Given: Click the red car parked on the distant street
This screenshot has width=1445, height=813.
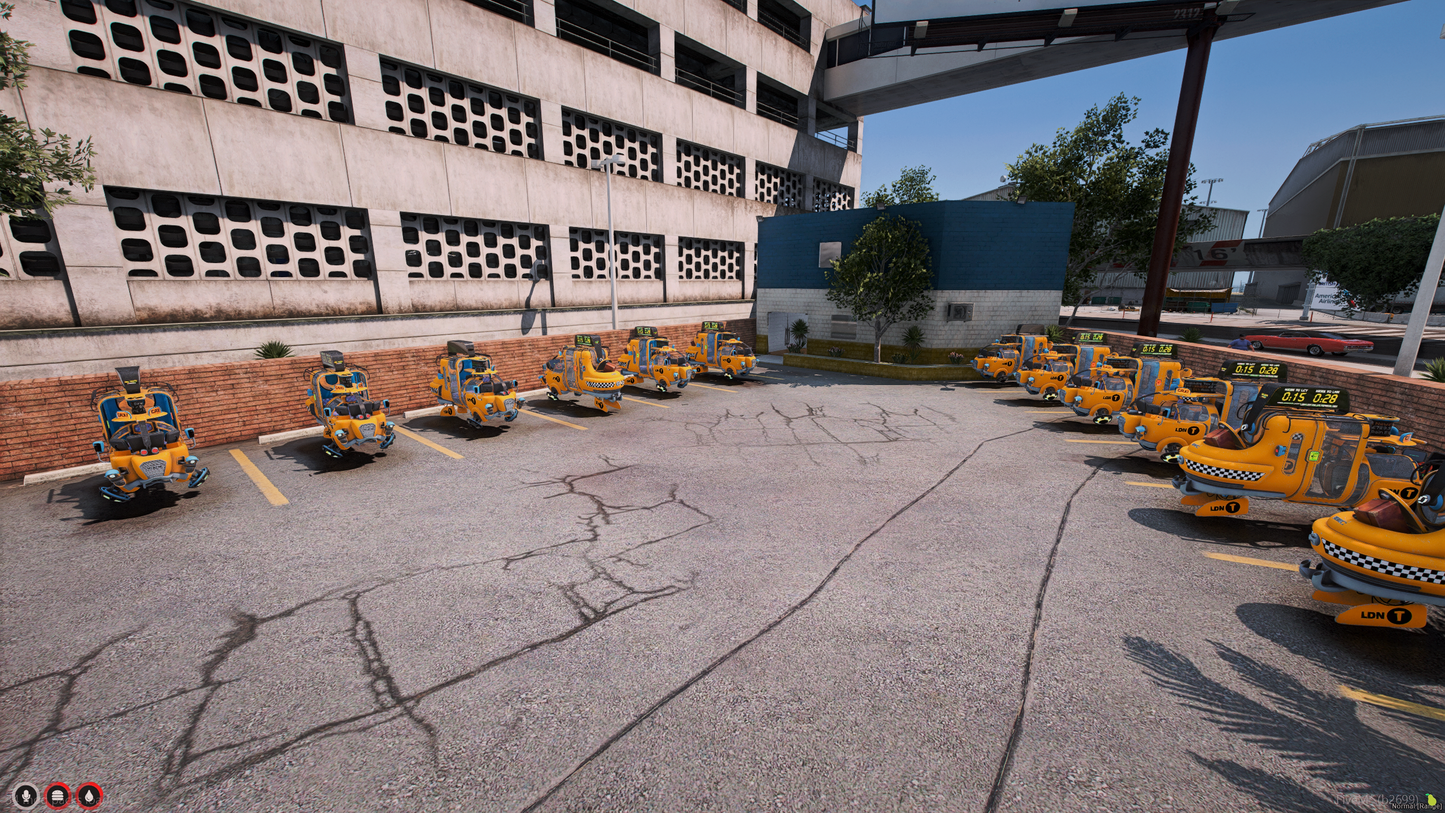Looking at the screenshot, I should coord(1313,342).
